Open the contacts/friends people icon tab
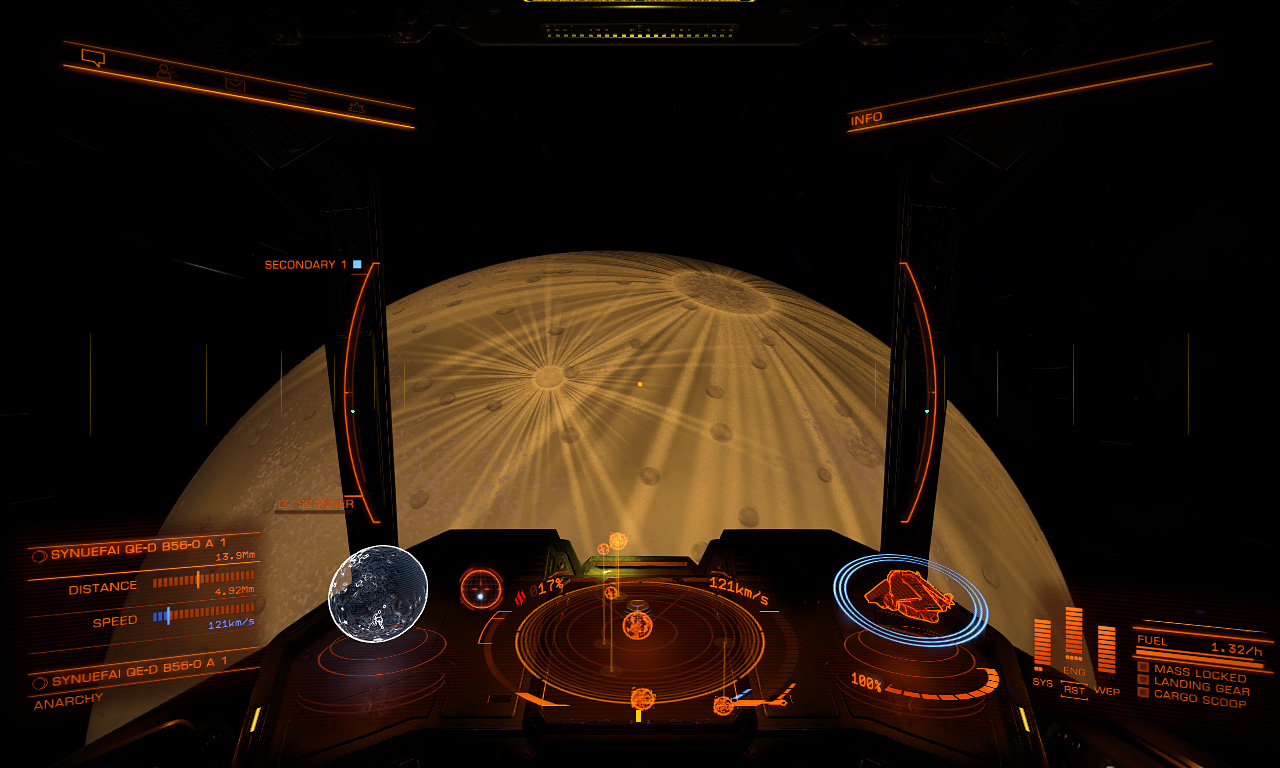 [163, 72]
